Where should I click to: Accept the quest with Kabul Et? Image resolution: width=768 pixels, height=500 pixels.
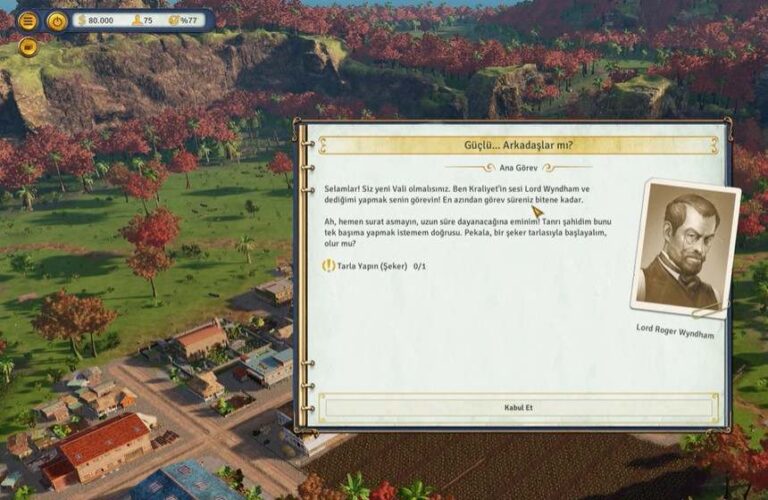[x=518, y=407]
